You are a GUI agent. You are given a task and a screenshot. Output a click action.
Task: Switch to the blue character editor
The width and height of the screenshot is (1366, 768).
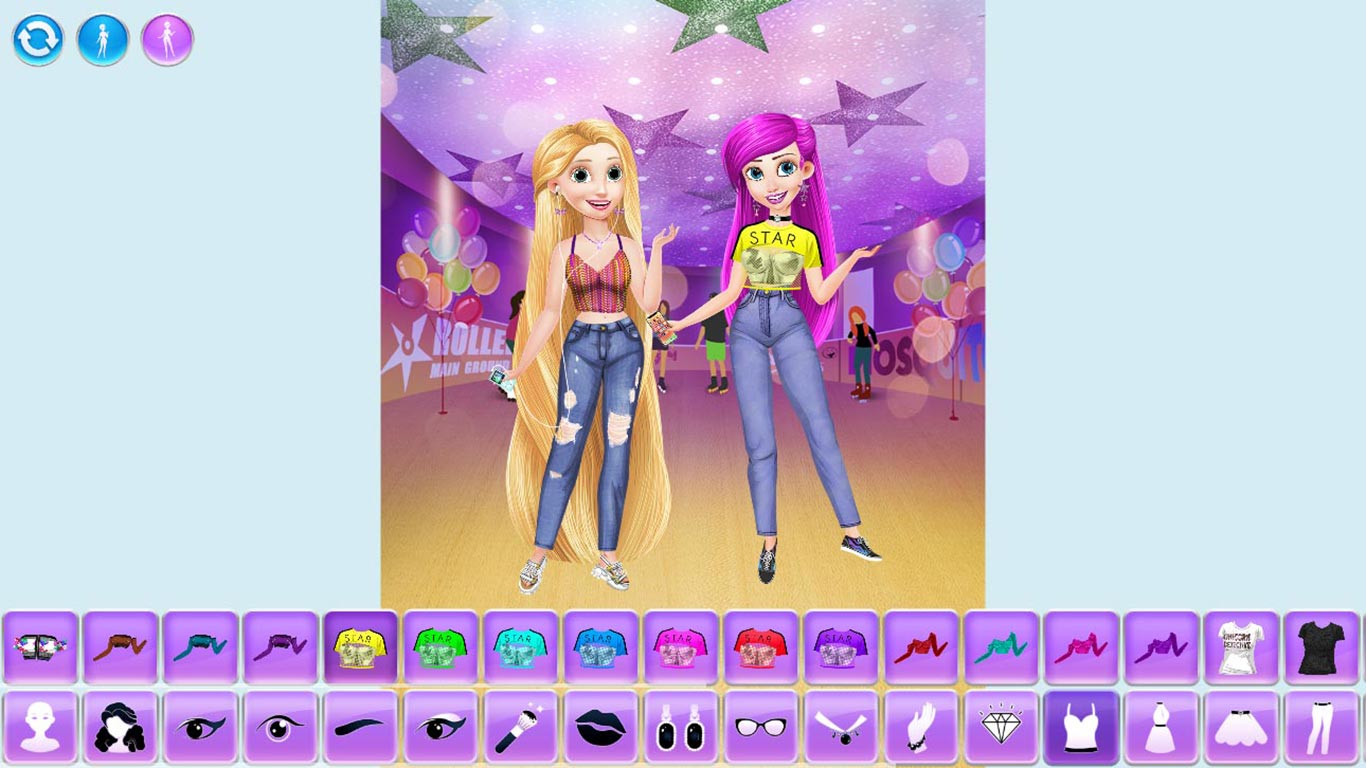pos(103,41)
